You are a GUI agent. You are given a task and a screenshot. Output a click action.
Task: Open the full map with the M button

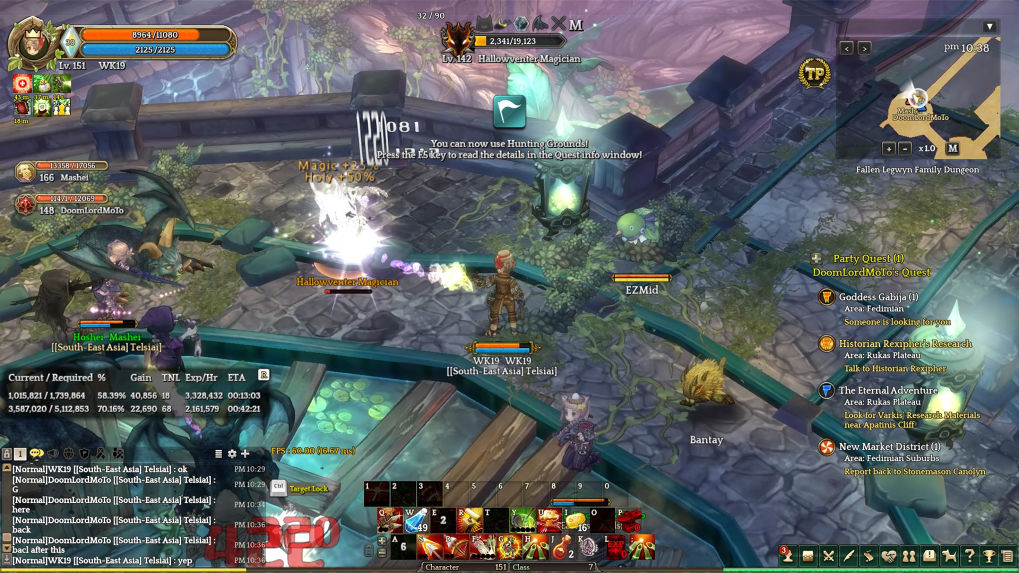point(952,148)
